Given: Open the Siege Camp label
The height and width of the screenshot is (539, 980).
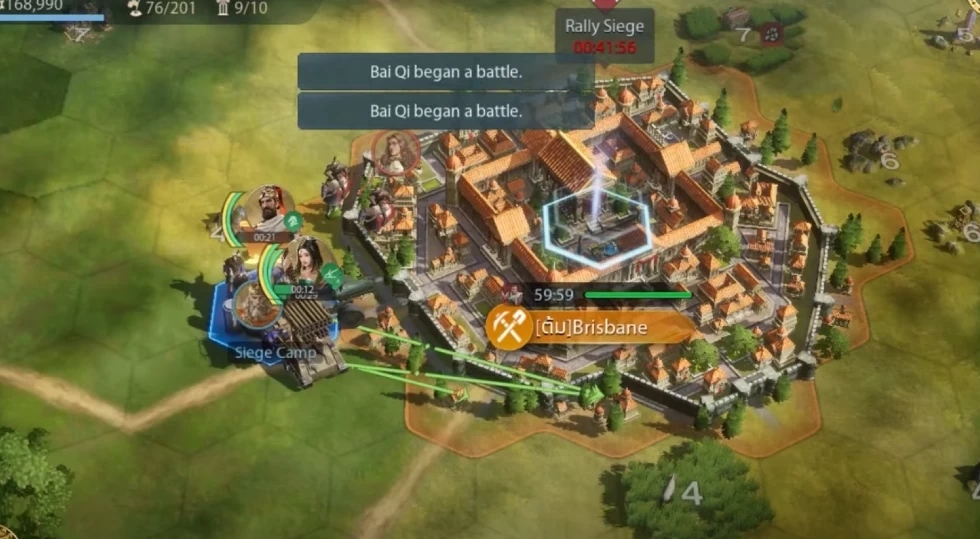Looking at the screenshot, I should (x=275, y=352).
